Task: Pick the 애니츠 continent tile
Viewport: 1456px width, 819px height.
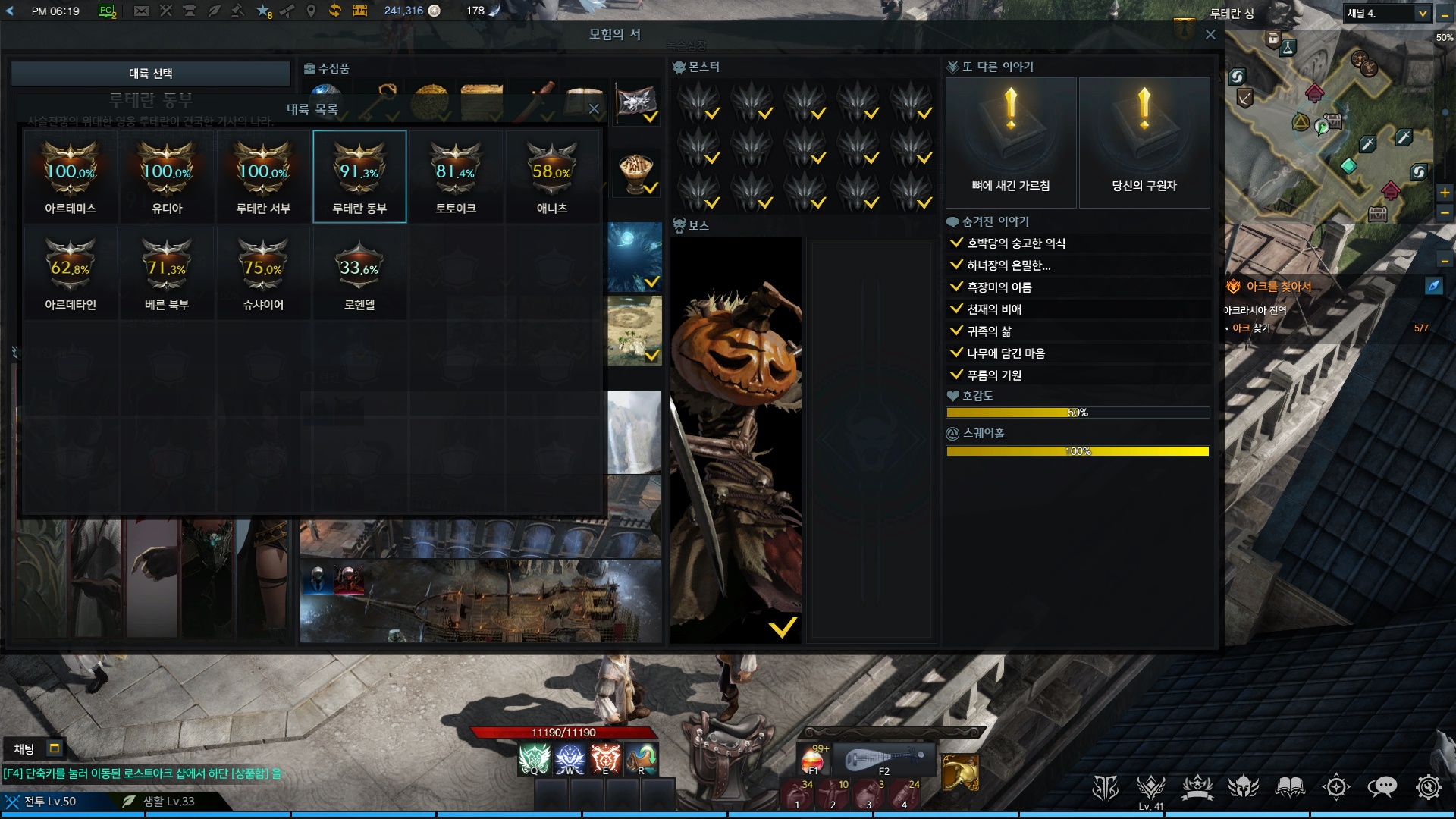Action: (552, 177)
